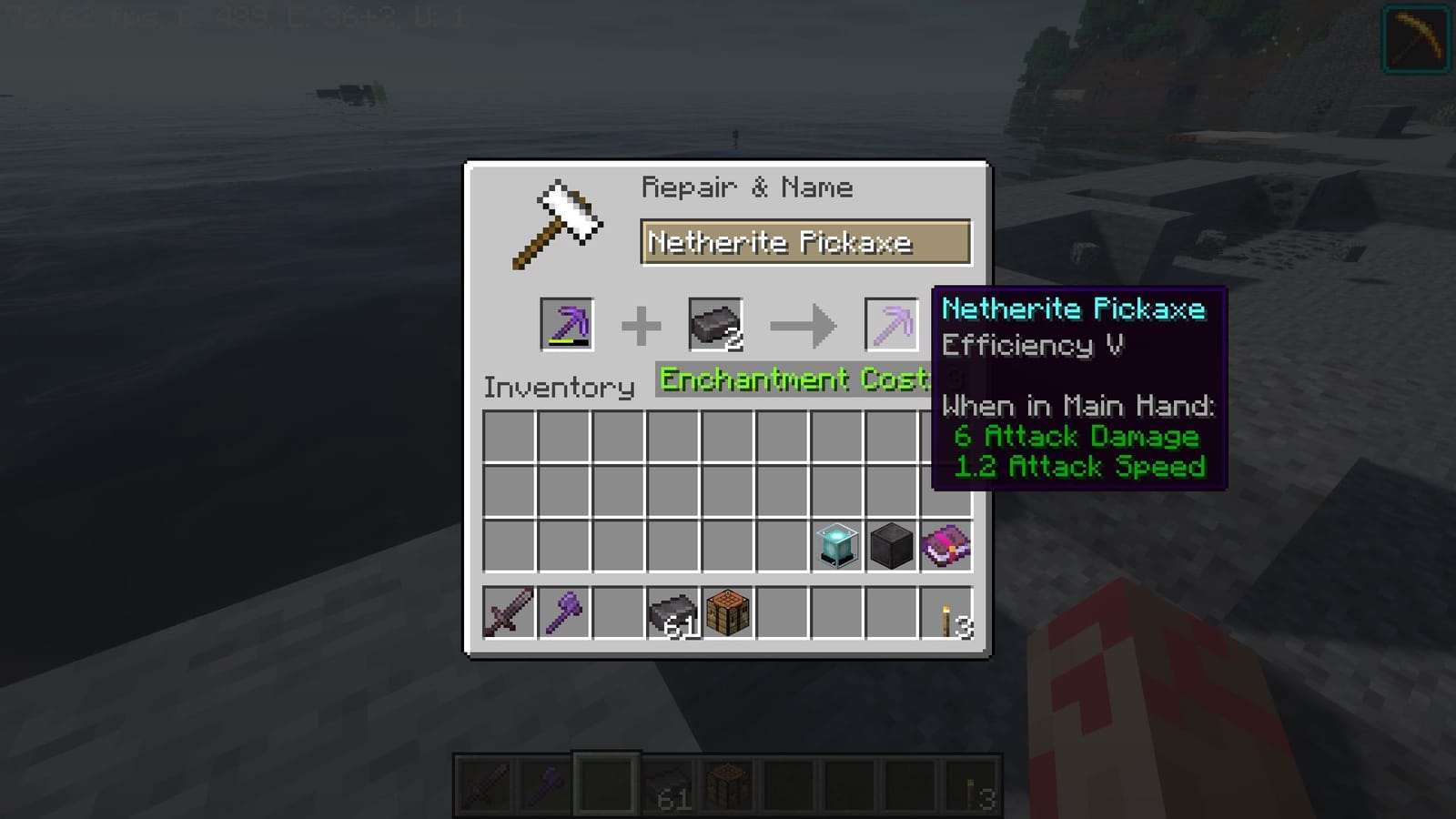
Task: Click the netherite ingot stack in the second anvil slot
Action: tap(715, 324)
